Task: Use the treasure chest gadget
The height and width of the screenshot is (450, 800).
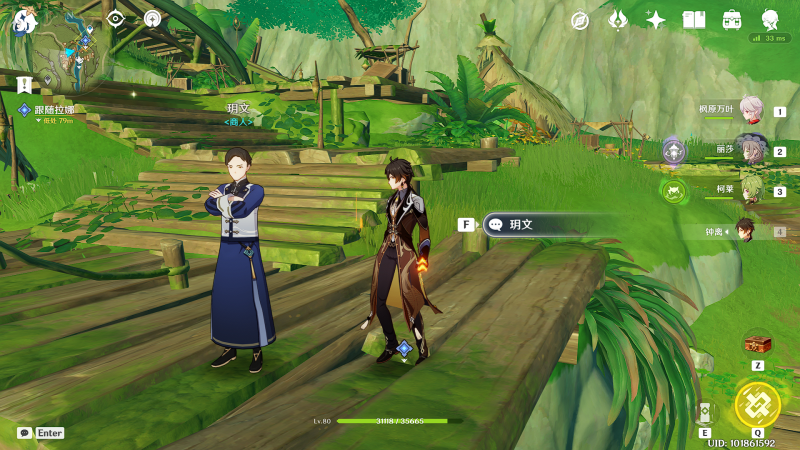Action: tap(757, 344)
